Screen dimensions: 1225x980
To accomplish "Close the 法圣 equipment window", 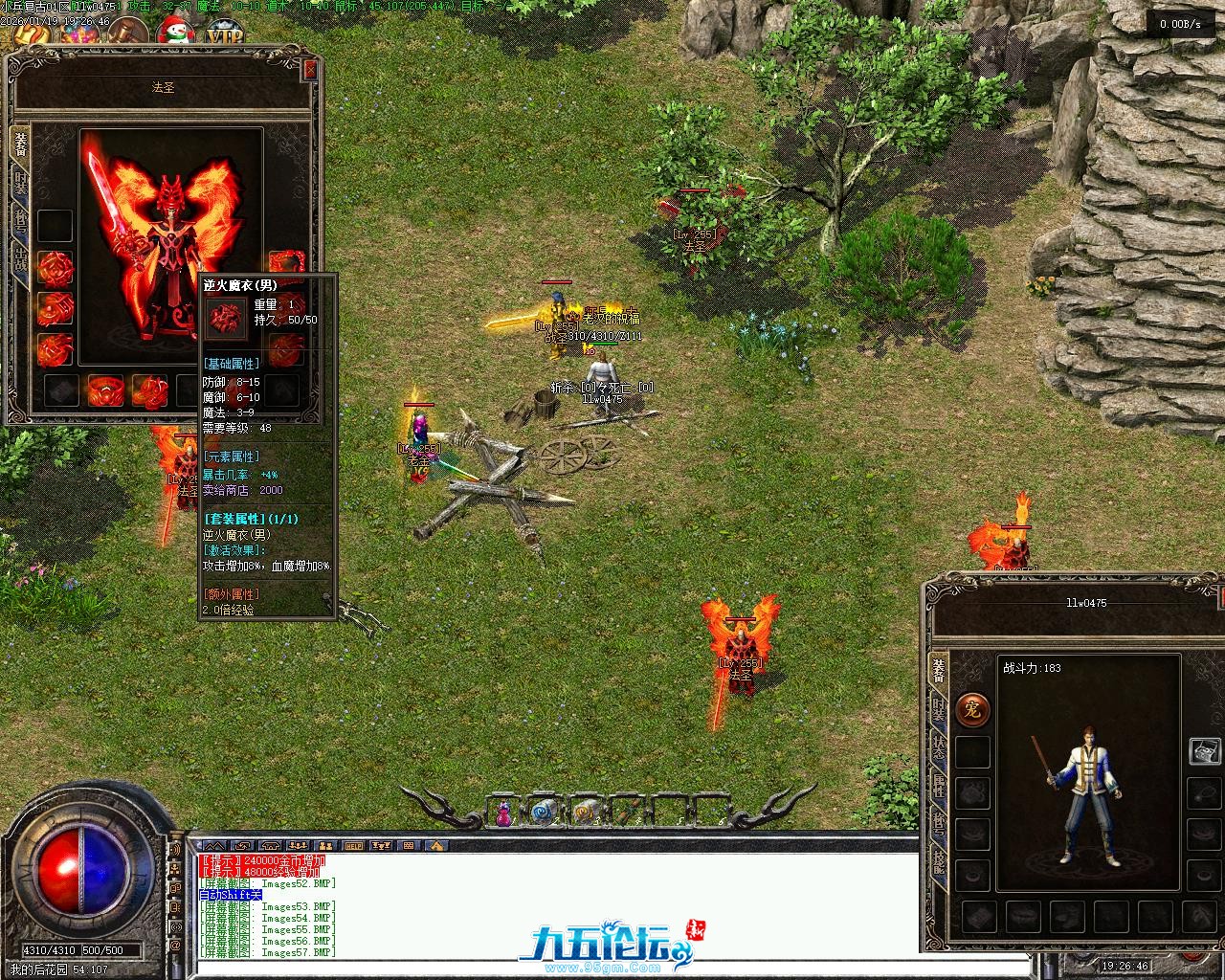I will tap(309, 71).
